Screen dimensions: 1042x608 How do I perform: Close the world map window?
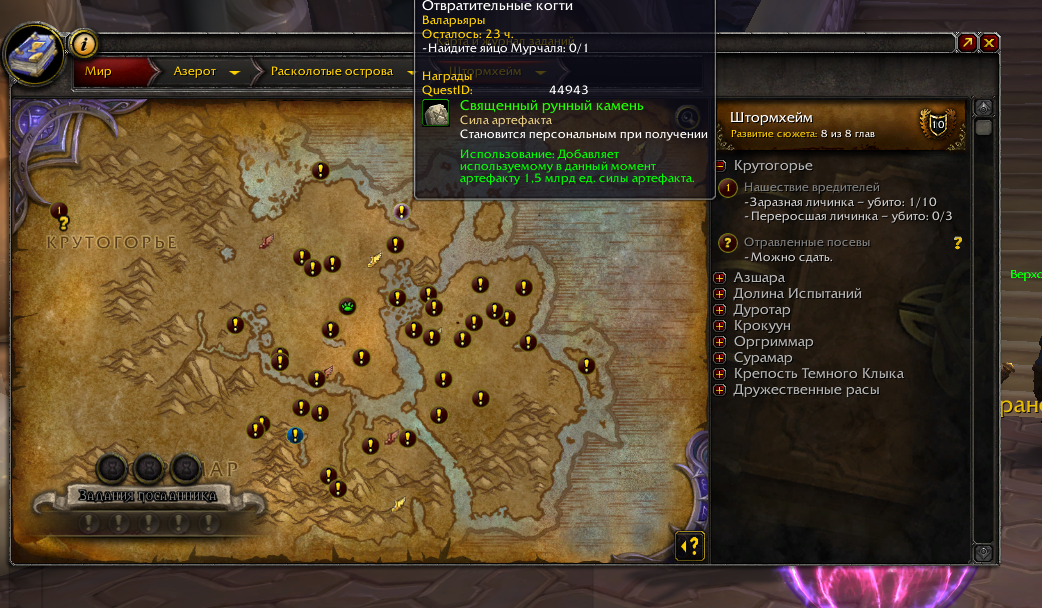point(989,43)
